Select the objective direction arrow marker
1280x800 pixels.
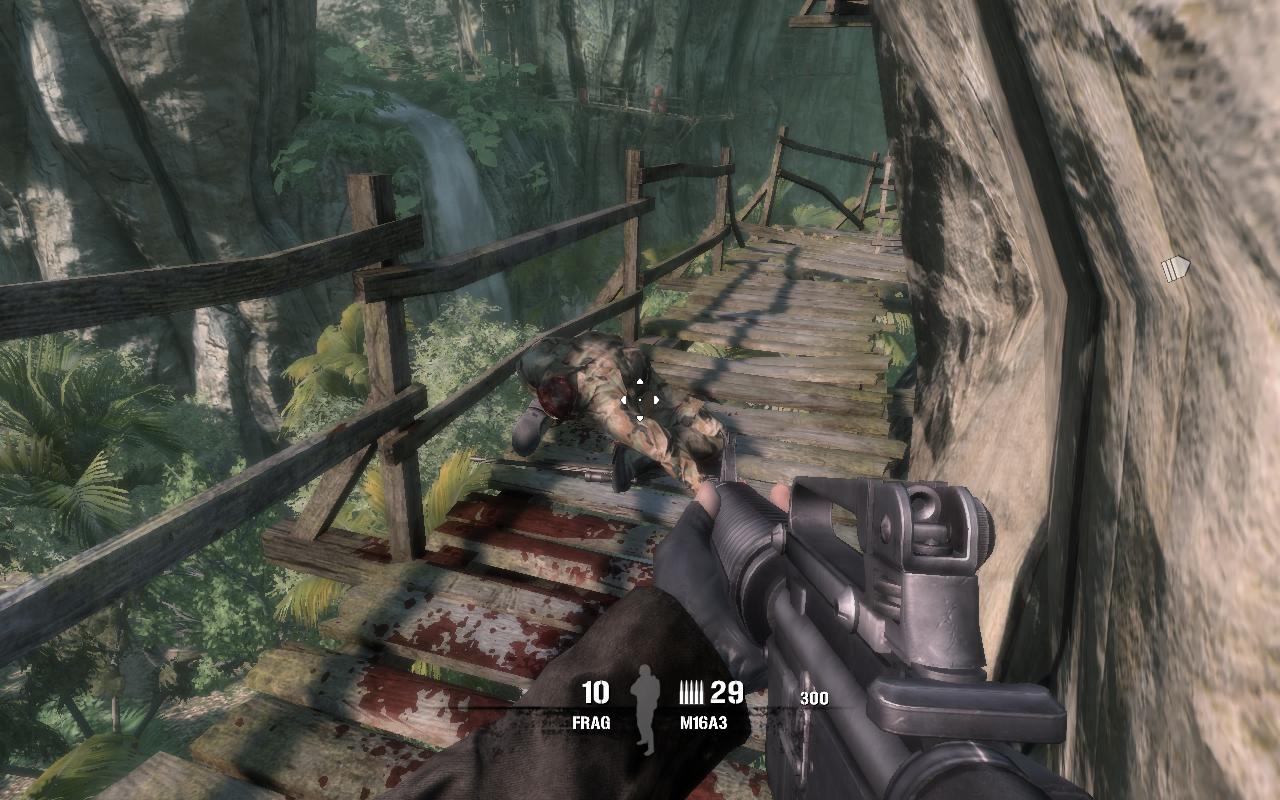[x=1175, y=268]
